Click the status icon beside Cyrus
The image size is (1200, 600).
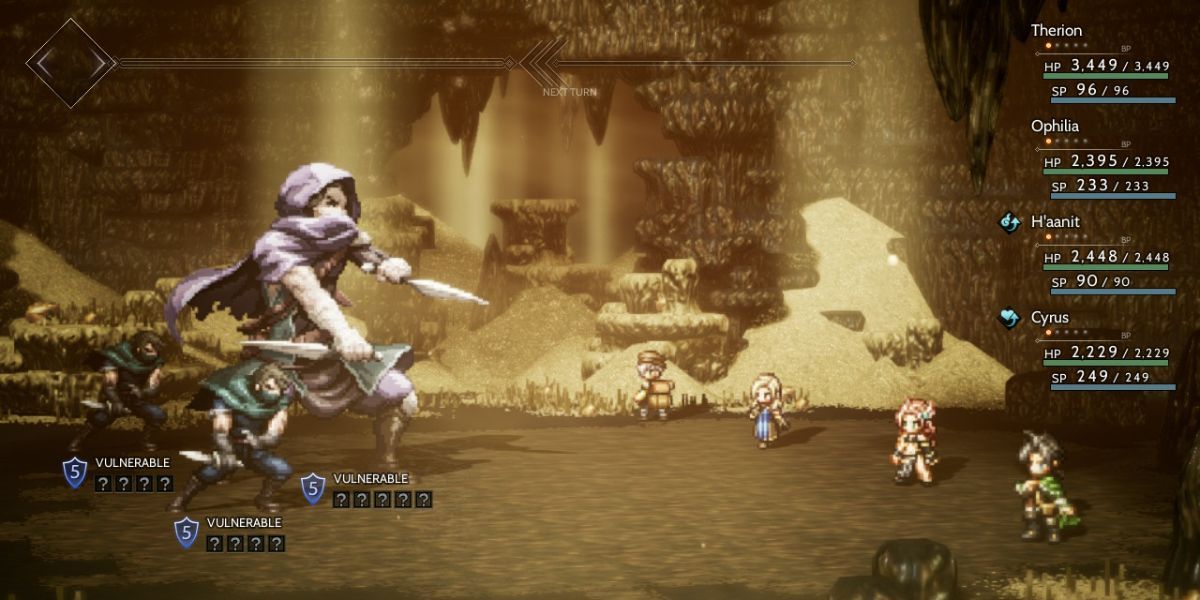coord(1009,318)
